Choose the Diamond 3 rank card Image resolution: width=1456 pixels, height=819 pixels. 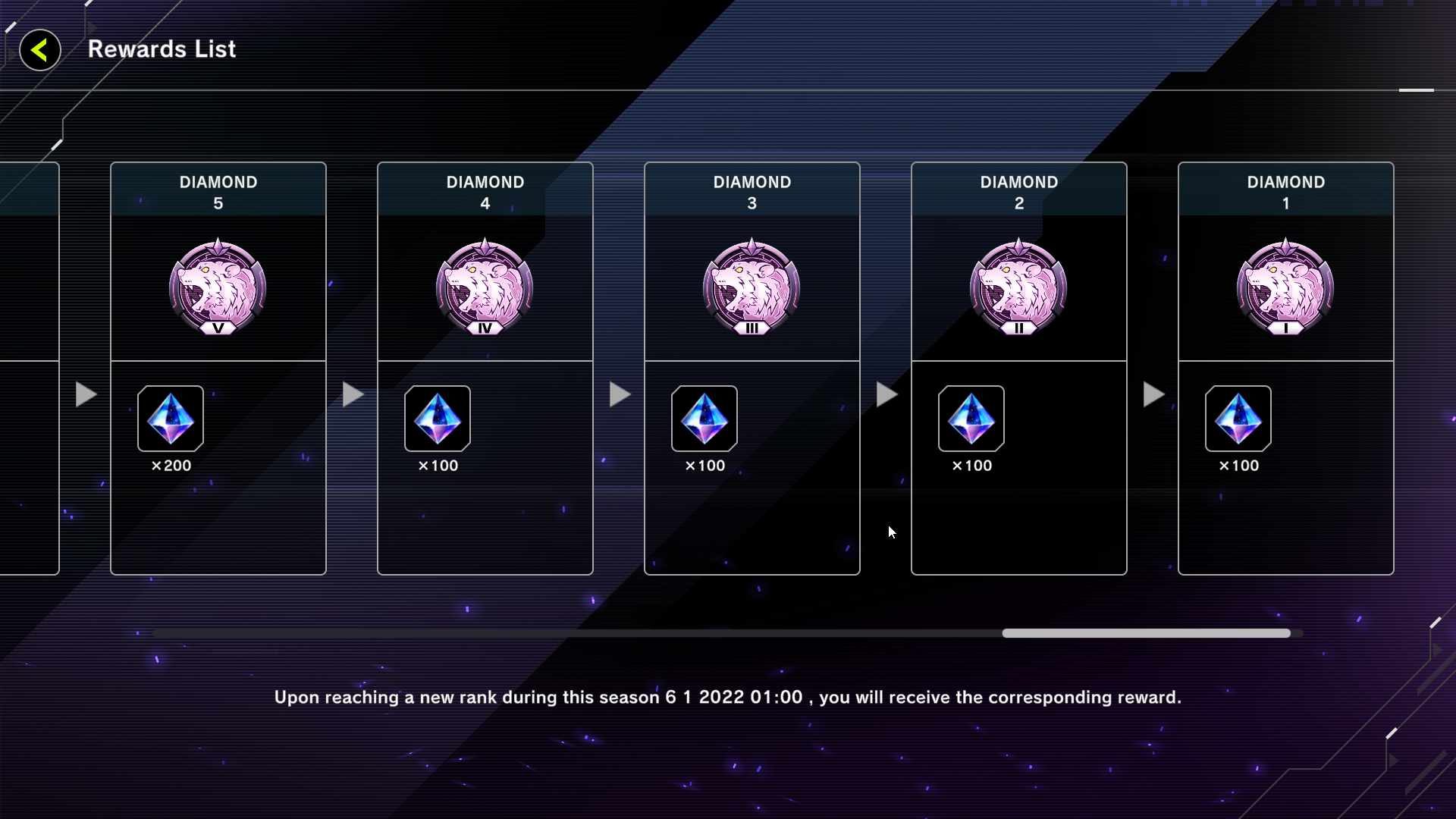[752, 288]
